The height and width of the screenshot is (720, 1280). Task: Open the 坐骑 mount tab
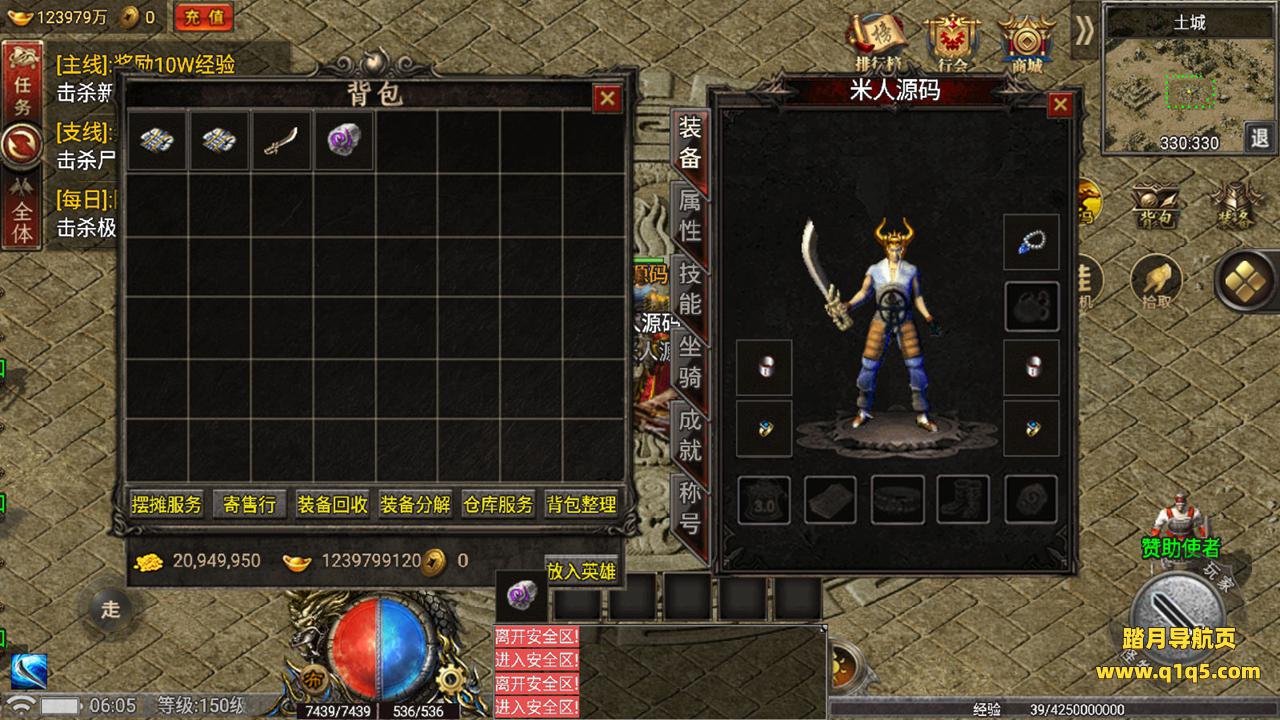pyautogui.click(x=690, y=362)
